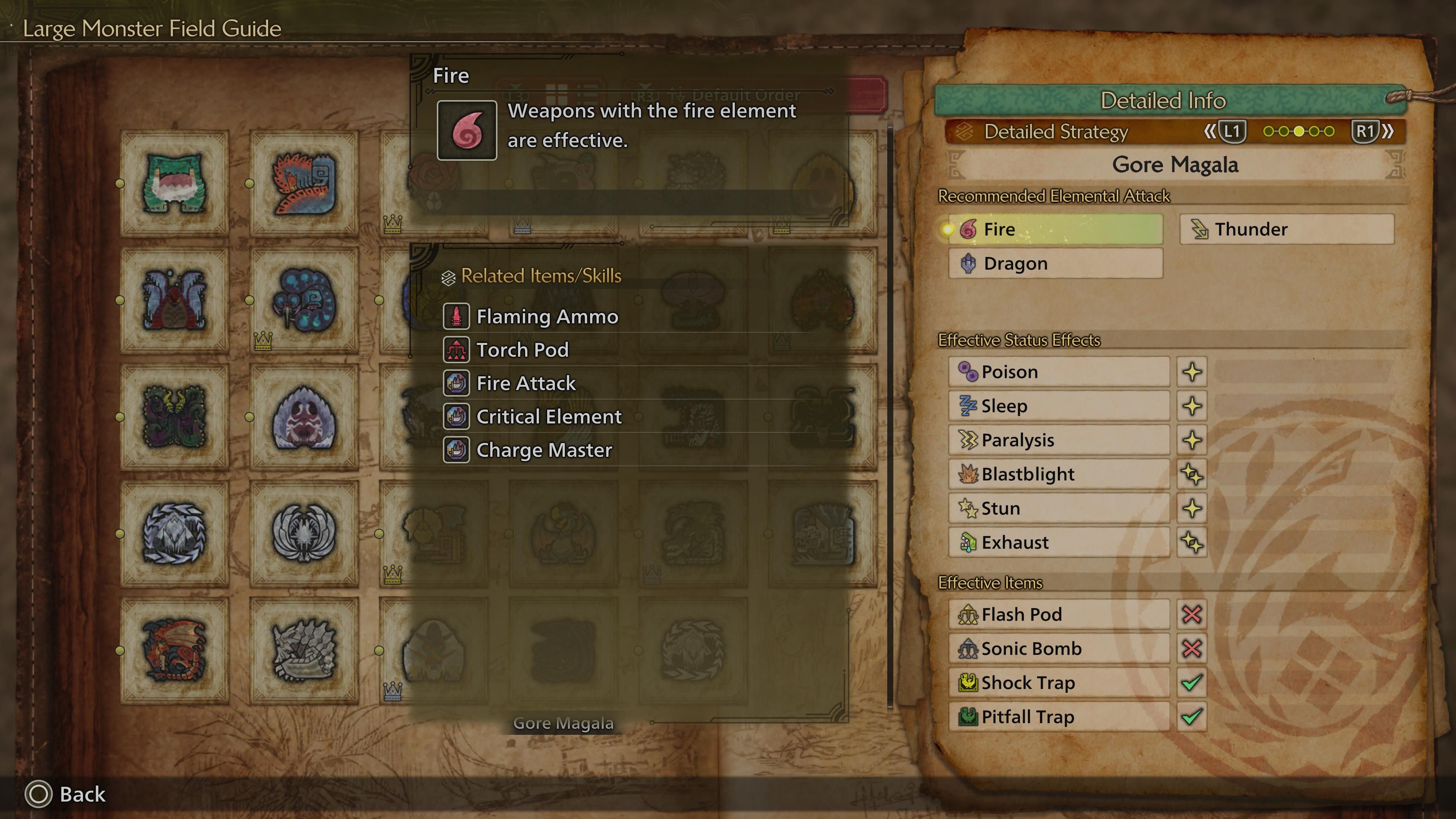1456x819 pixels.
Task: Open the Default Order sort dropdown
Action: tap(743, 95)
